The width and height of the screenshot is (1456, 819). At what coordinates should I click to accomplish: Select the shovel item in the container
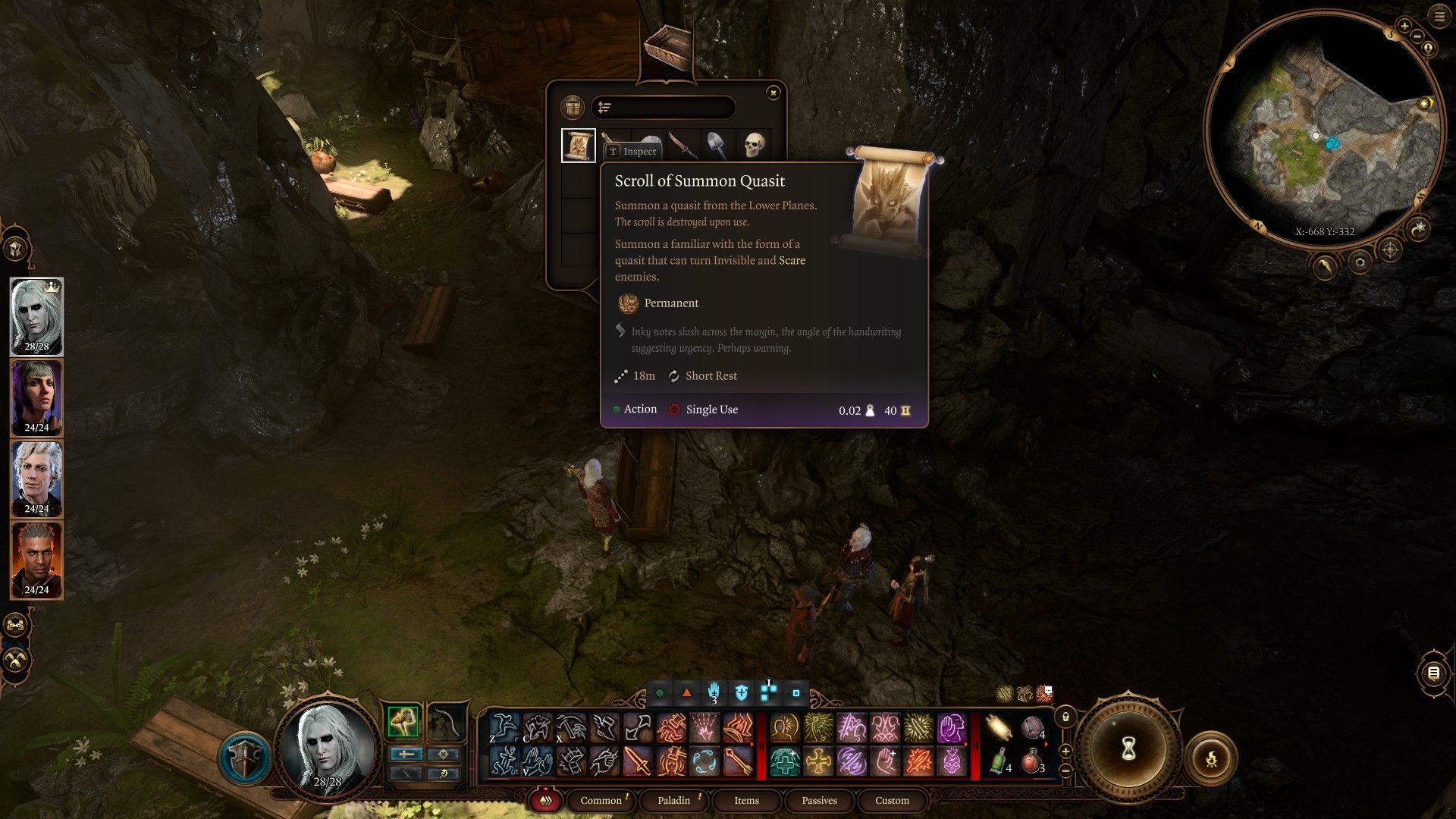tap(717, 144)
